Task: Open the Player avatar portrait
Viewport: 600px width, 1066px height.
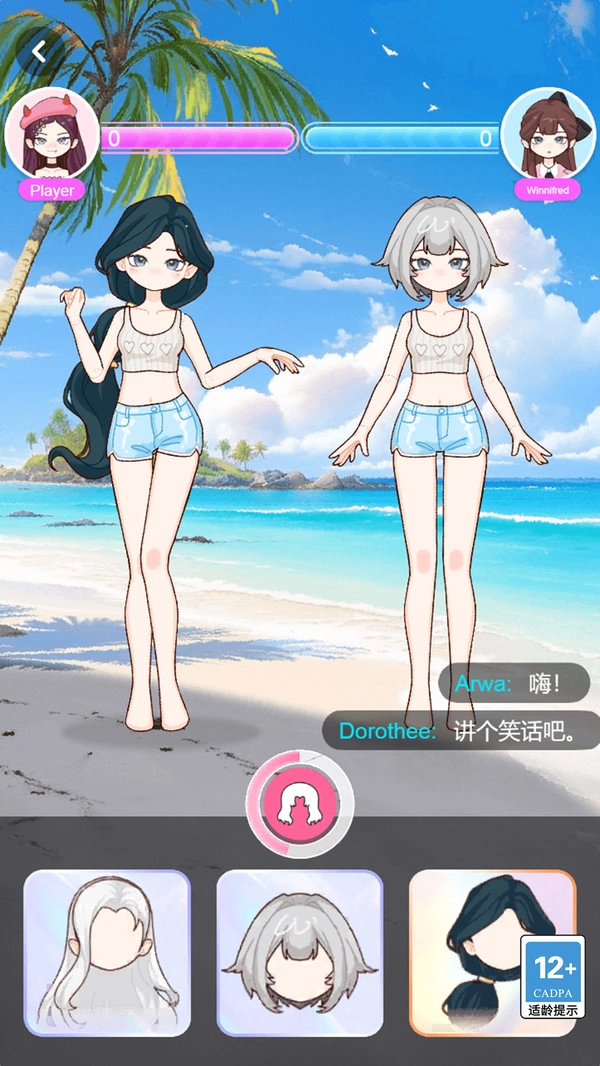Action: click(x=52, y=138)
